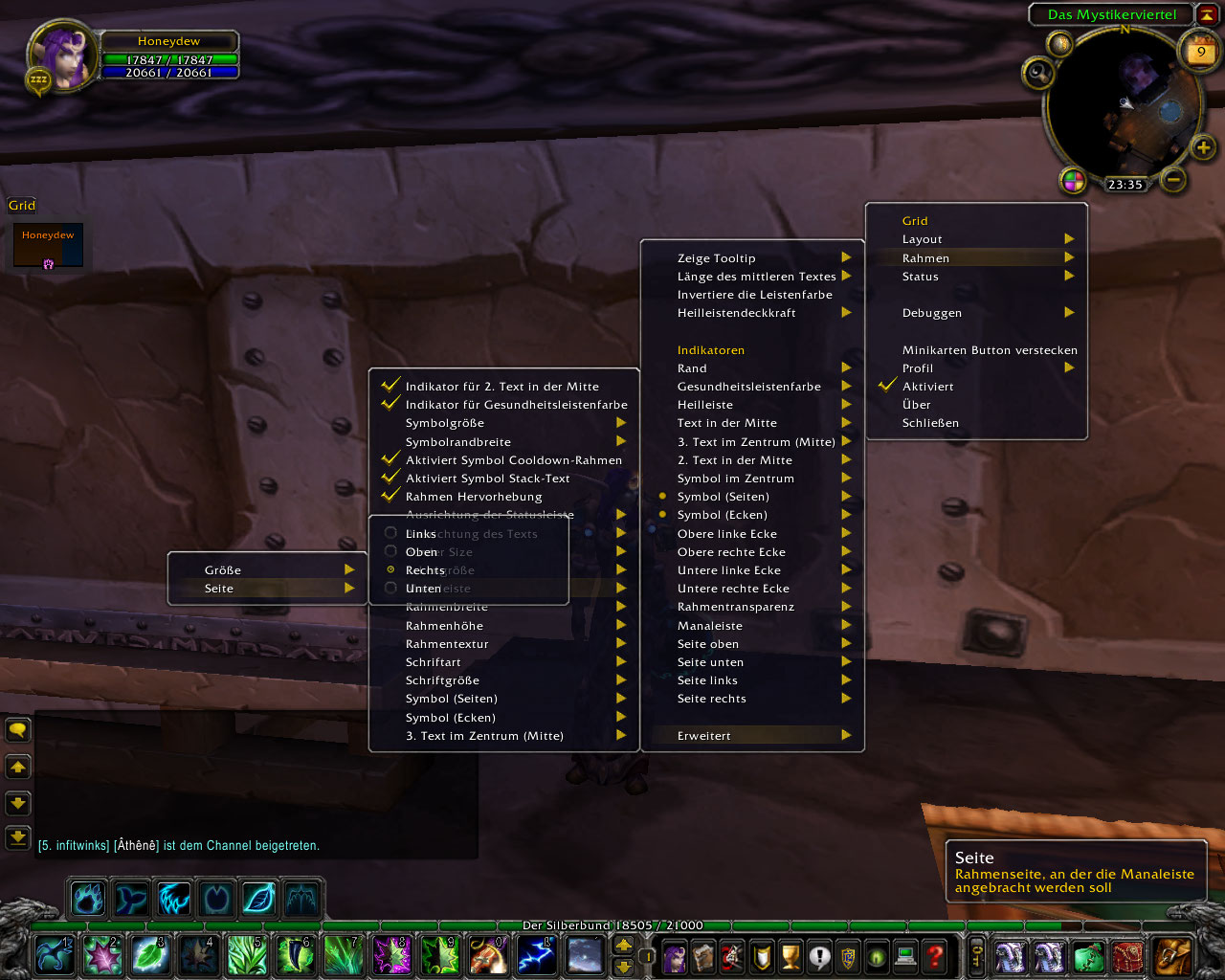1225x980 pixels.
Task: Toggle Aktiviert Symbol Stack-Text option
Action: tap(486, 479)
